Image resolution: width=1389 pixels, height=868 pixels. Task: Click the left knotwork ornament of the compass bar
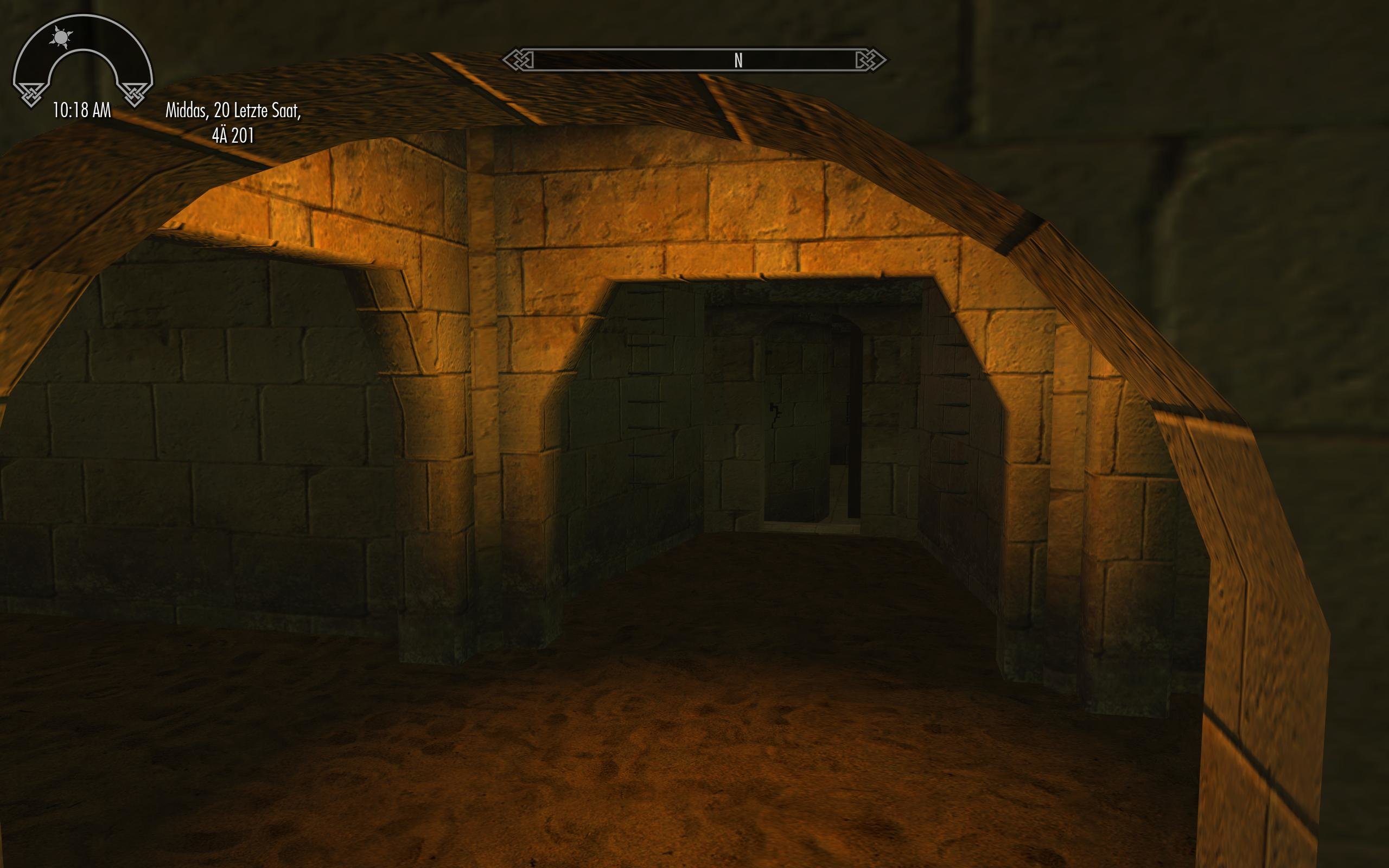pyautogui.click(x=521, y=59)
